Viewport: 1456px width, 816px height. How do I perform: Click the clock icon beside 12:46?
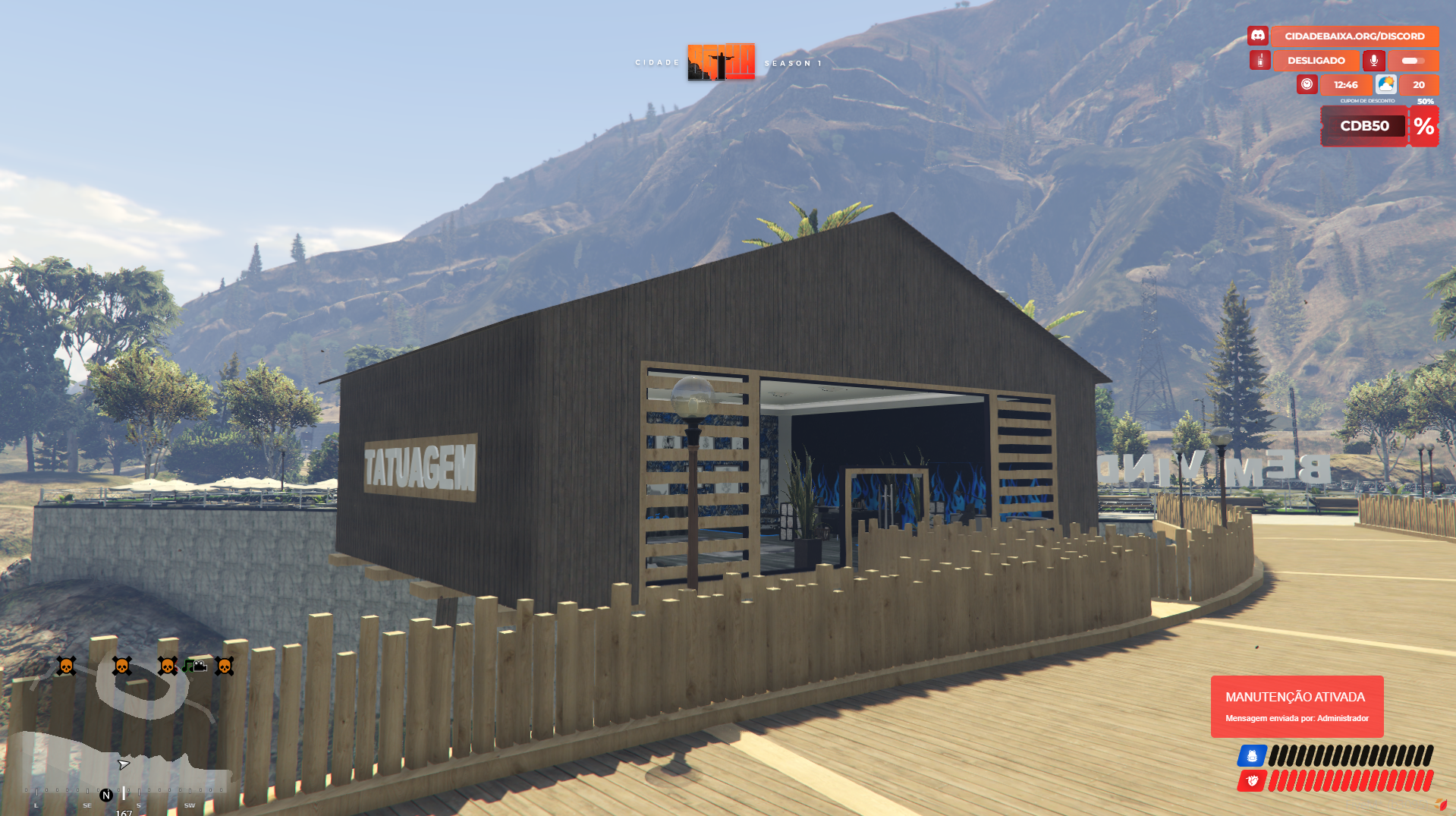coord(1307,84)
